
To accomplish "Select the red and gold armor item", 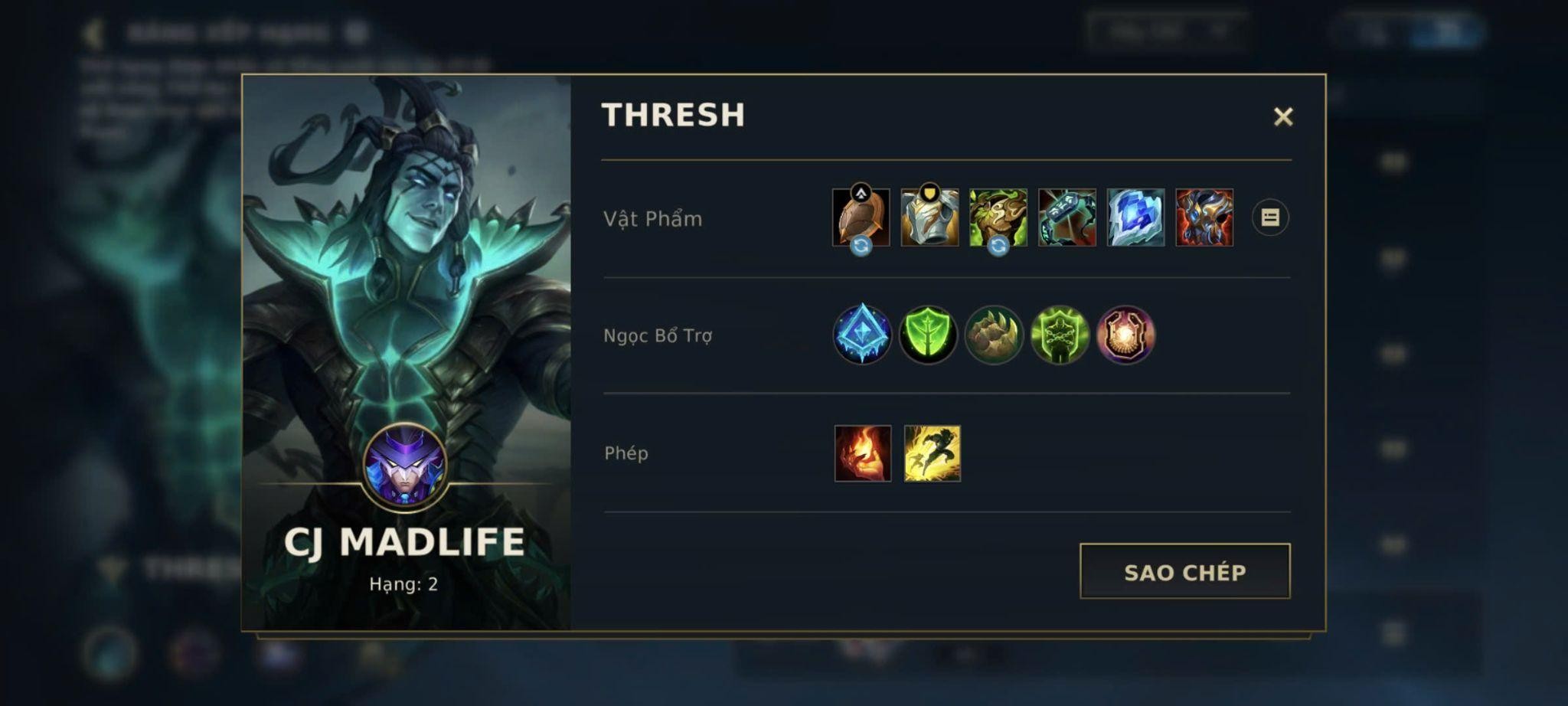I will (x=1204, y=218).
